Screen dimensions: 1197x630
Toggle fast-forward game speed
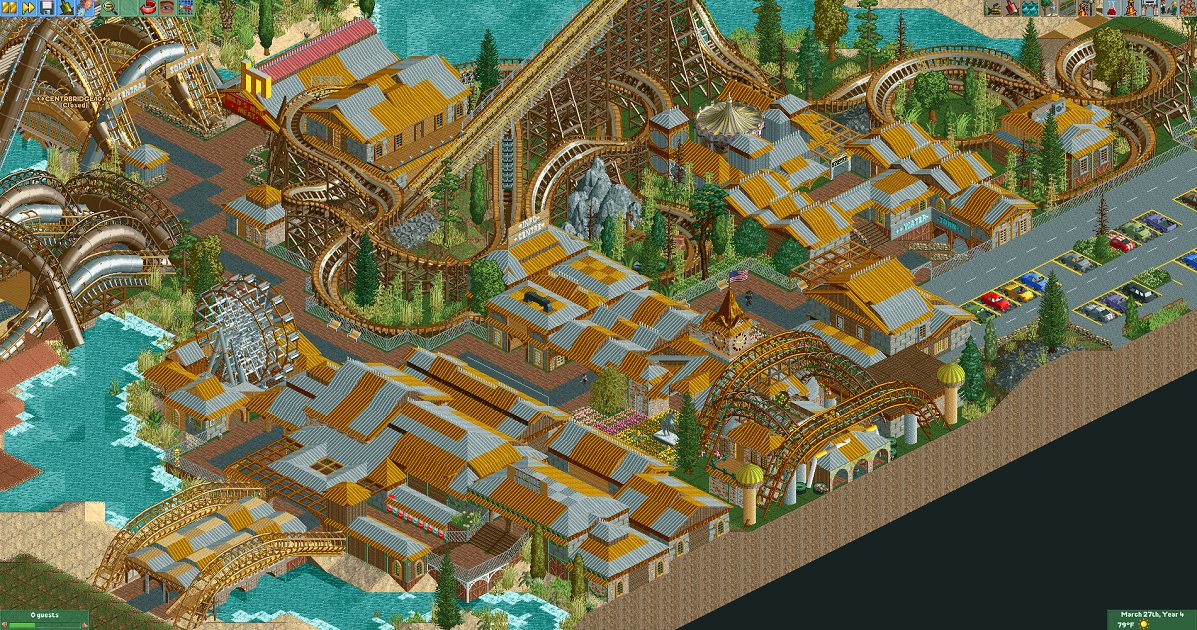pyautogui.click(x=29, y=8)
